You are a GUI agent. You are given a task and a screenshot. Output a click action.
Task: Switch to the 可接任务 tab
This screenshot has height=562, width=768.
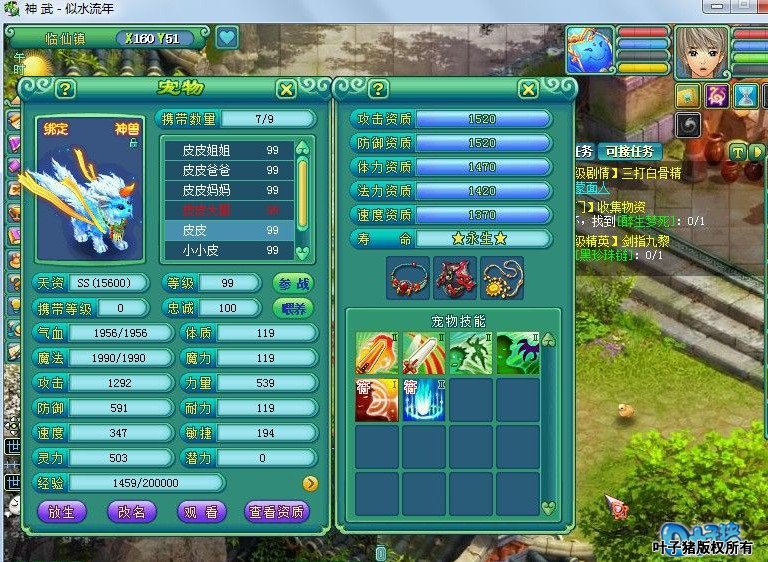pyautogui.click(x=630, y=151)
